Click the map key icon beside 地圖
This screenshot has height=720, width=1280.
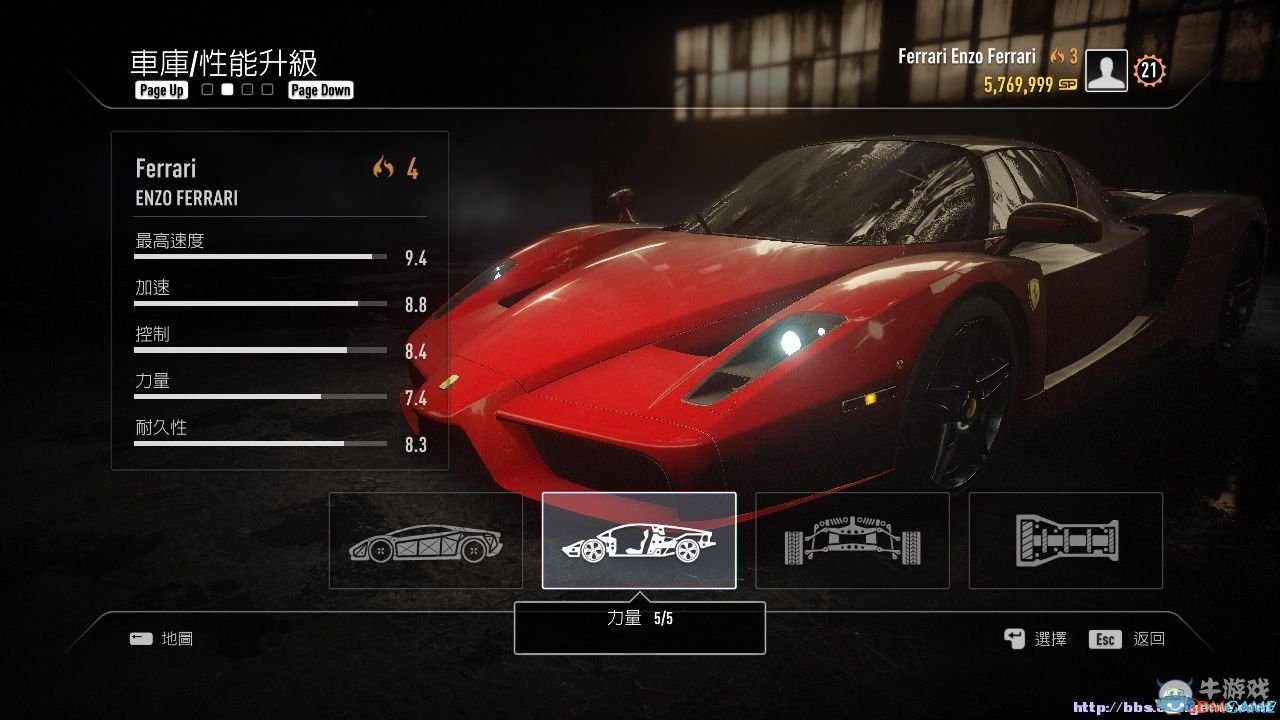[x=141, y=638]
